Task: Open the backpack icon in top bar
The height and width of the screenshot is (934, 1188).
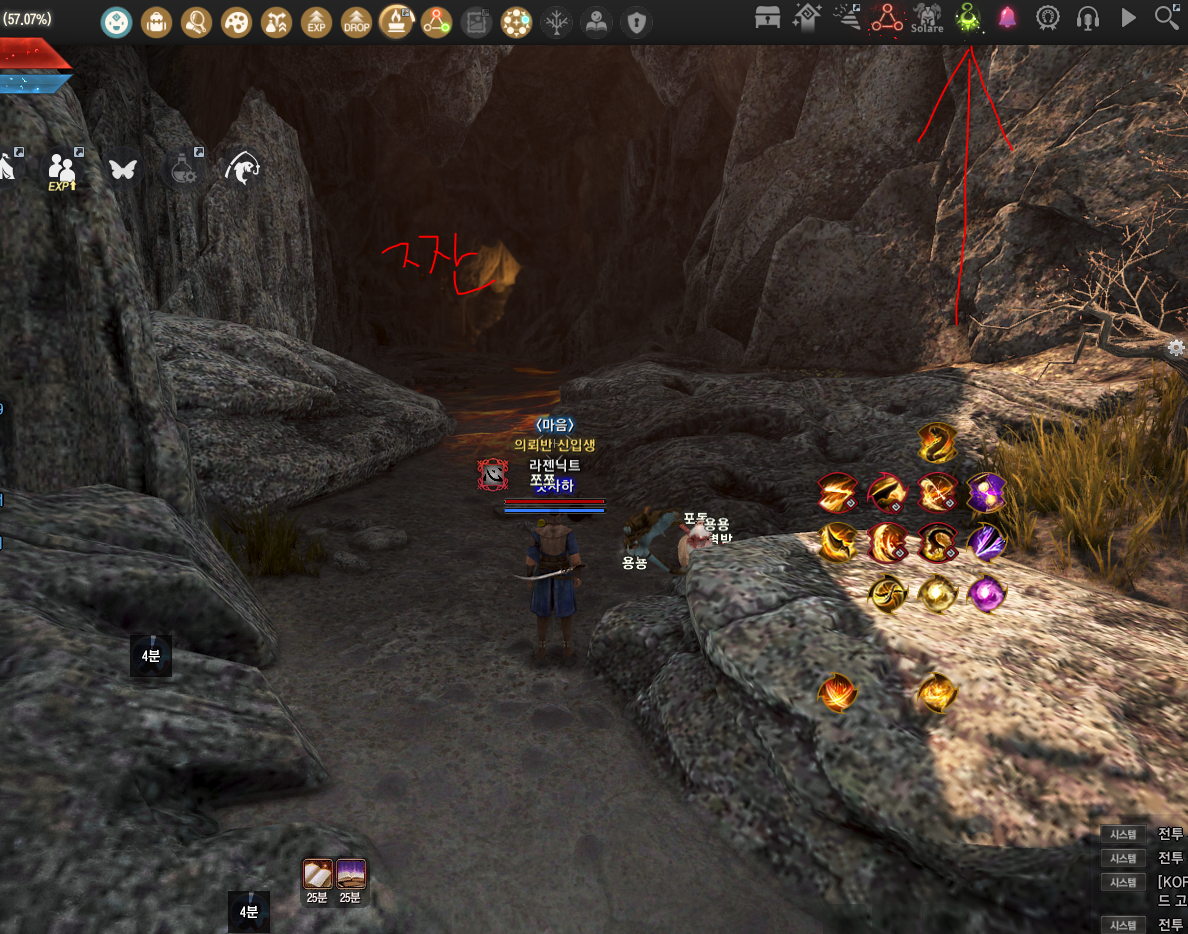Action: [x=157, y=21]
